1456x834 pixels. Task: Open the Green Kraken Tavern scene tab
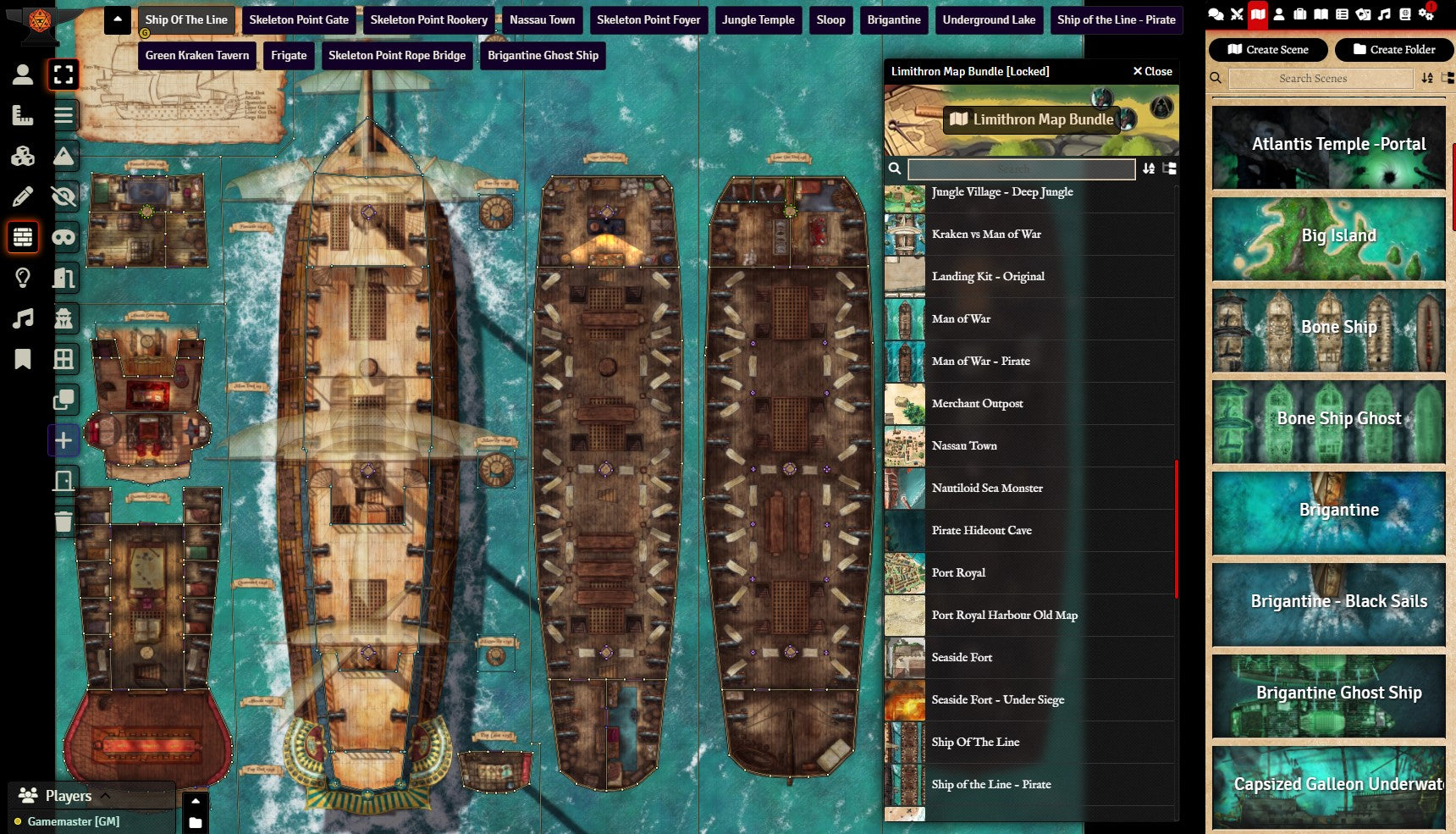[196, 55]
